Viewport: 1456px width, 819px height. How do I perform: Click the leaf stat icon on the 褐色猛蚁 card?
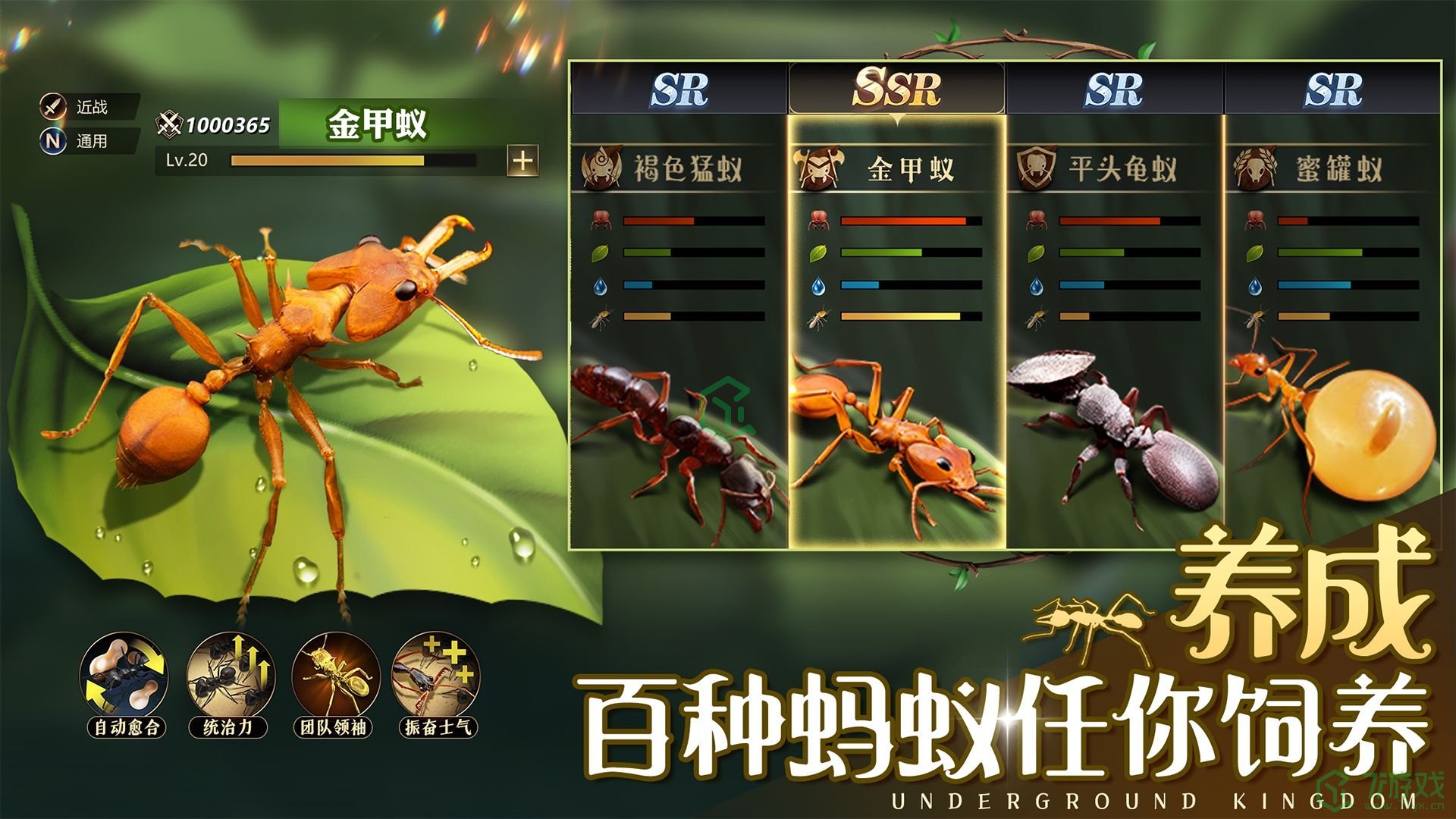(x=598, y=253)
